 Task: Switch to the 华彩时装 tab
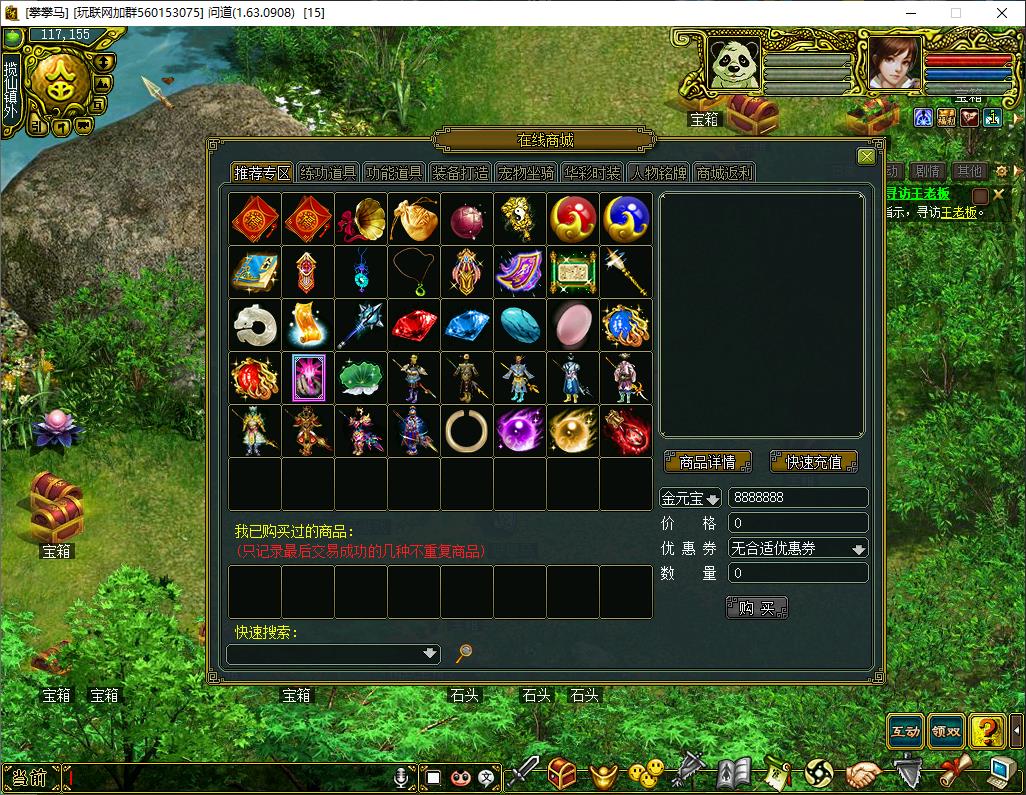(x=592, y=173)
